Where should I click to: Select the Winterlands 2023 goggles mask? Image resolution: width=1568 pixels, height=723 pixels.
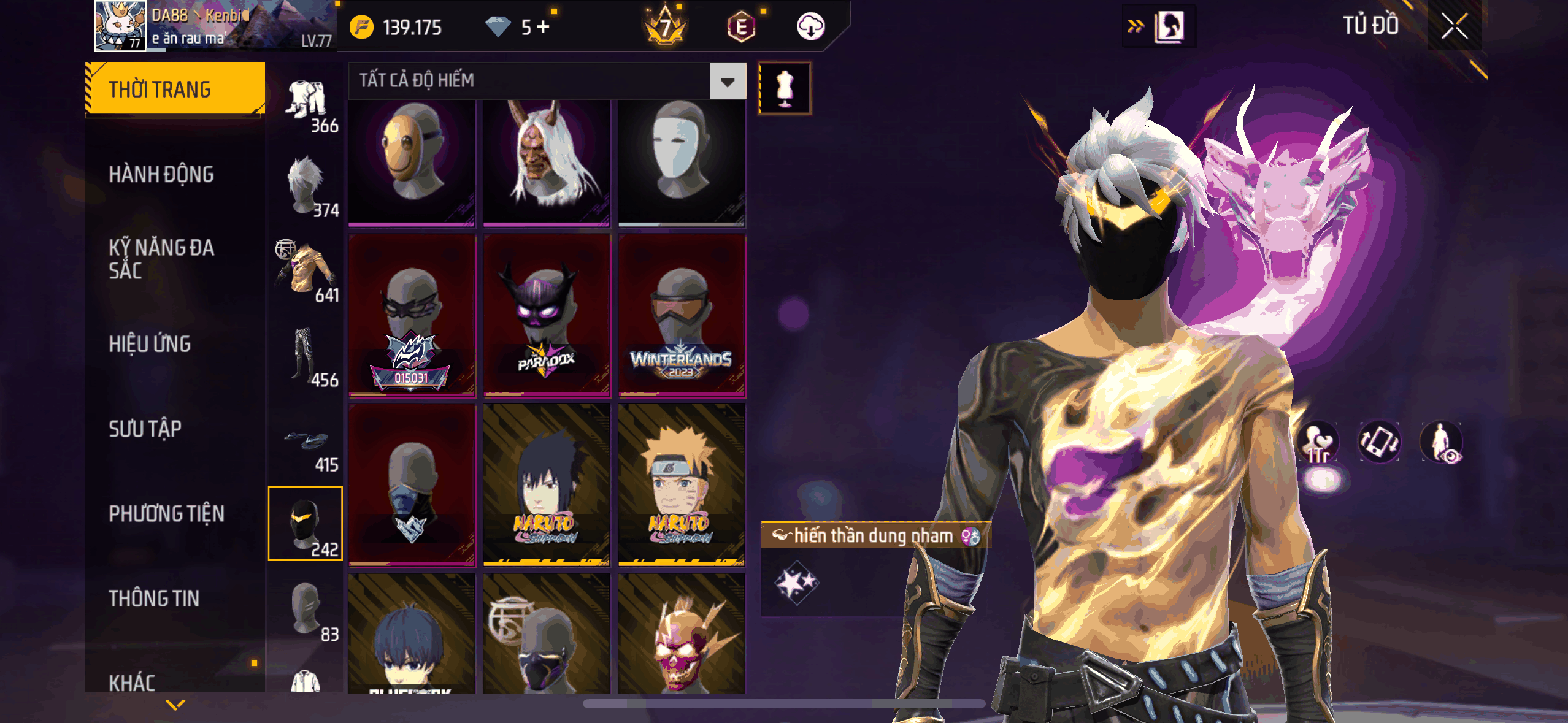pos(682,316)
